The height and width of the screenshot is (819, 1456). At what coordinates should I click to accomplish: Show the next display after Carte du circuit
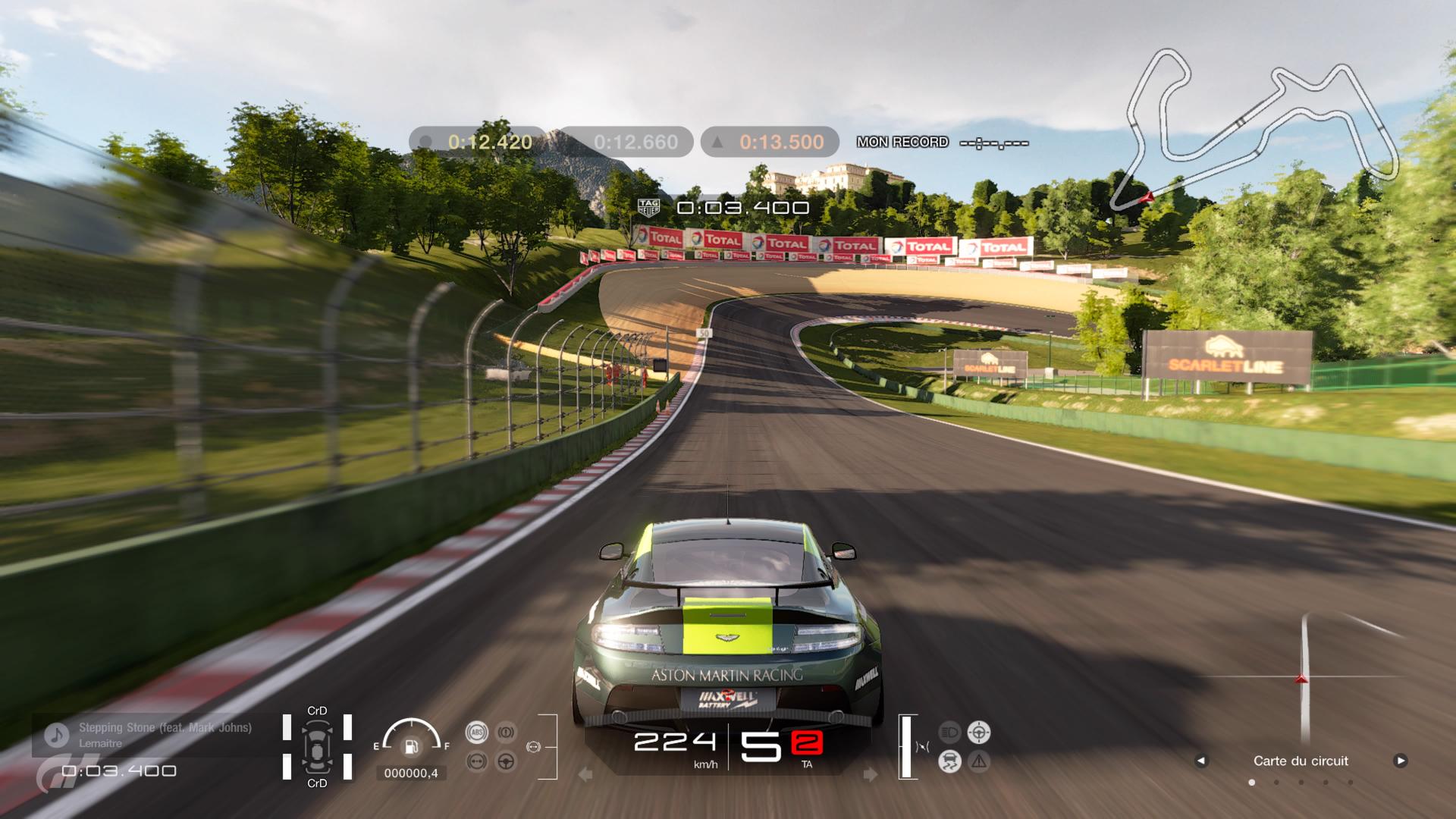pos(1400,761)
